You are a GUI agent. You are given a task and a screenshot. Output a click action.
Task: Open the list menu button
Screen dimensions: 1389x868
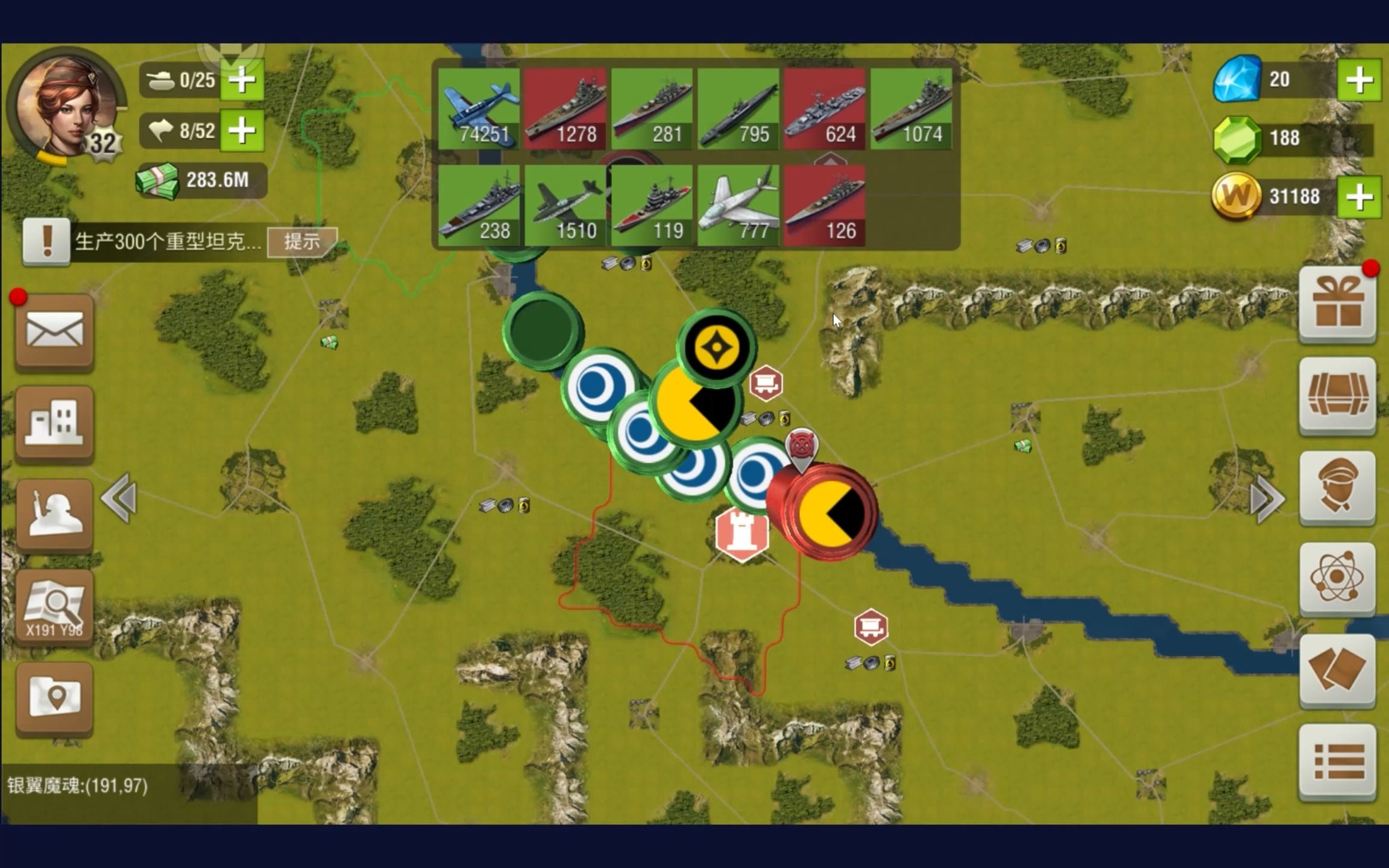click(1337, 761)
